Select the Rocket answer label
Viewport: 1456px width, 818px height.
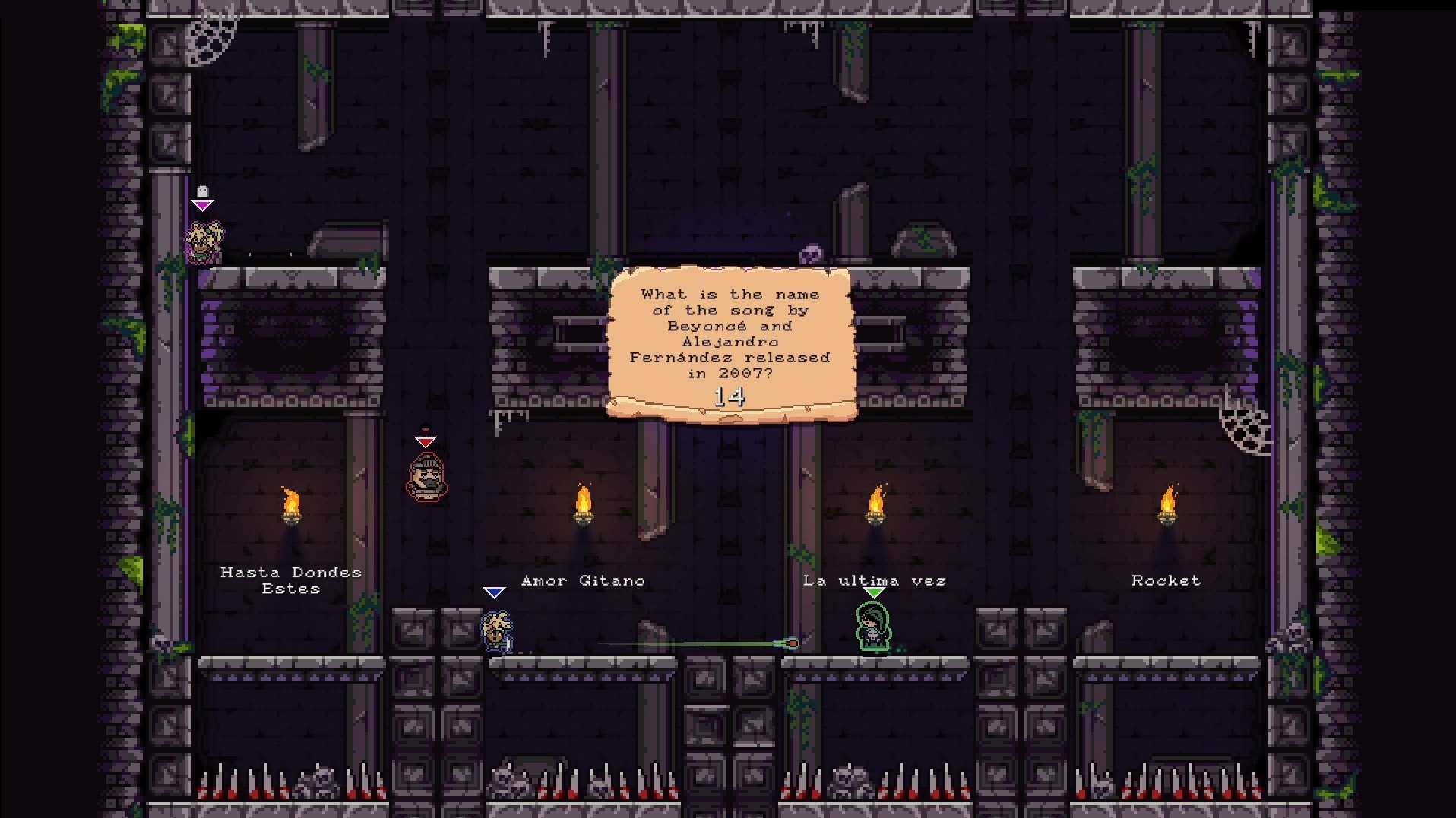point(1166,580)
